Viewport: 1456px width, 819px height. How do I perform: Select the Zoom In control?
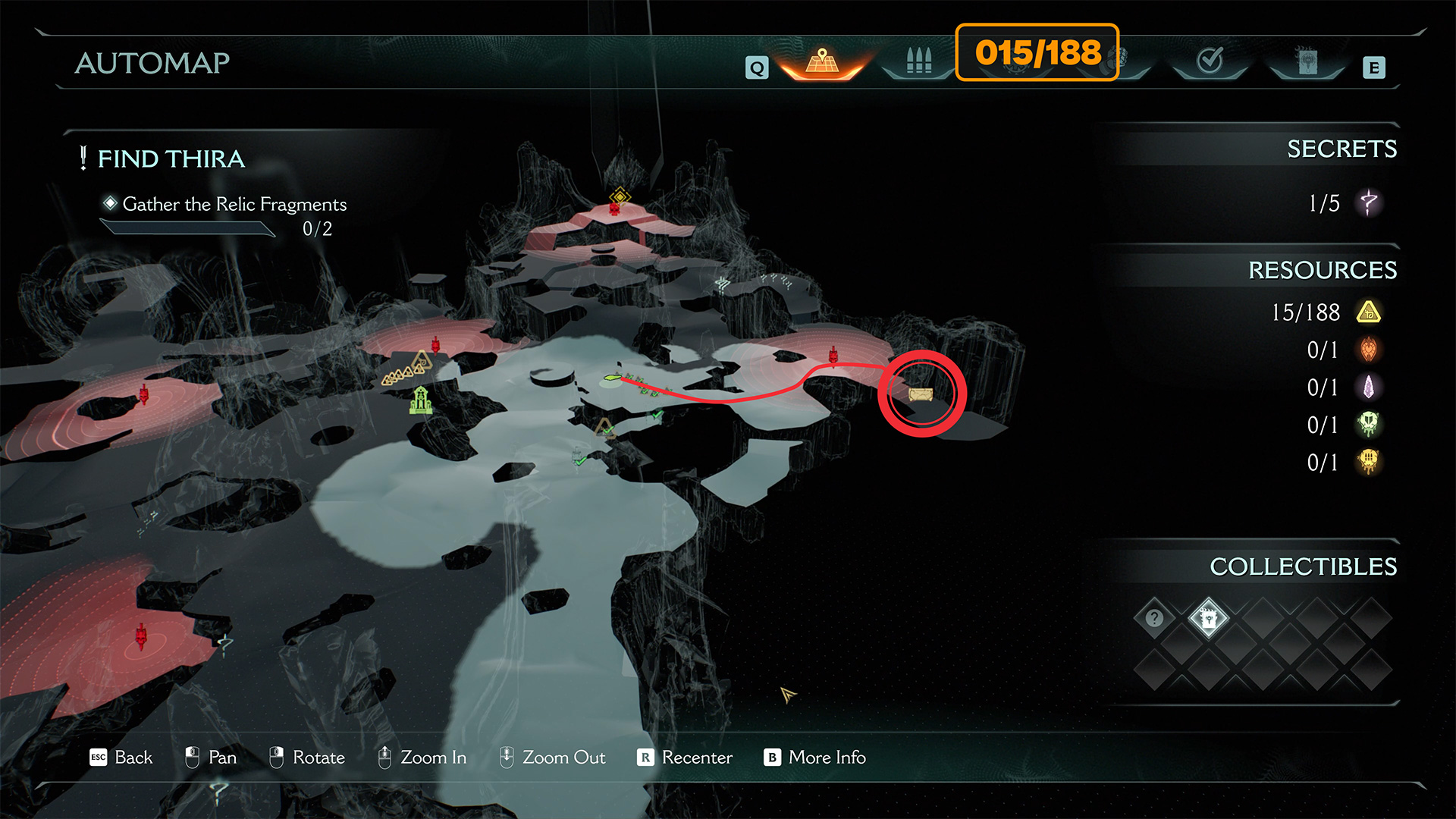tap(422, 758)
